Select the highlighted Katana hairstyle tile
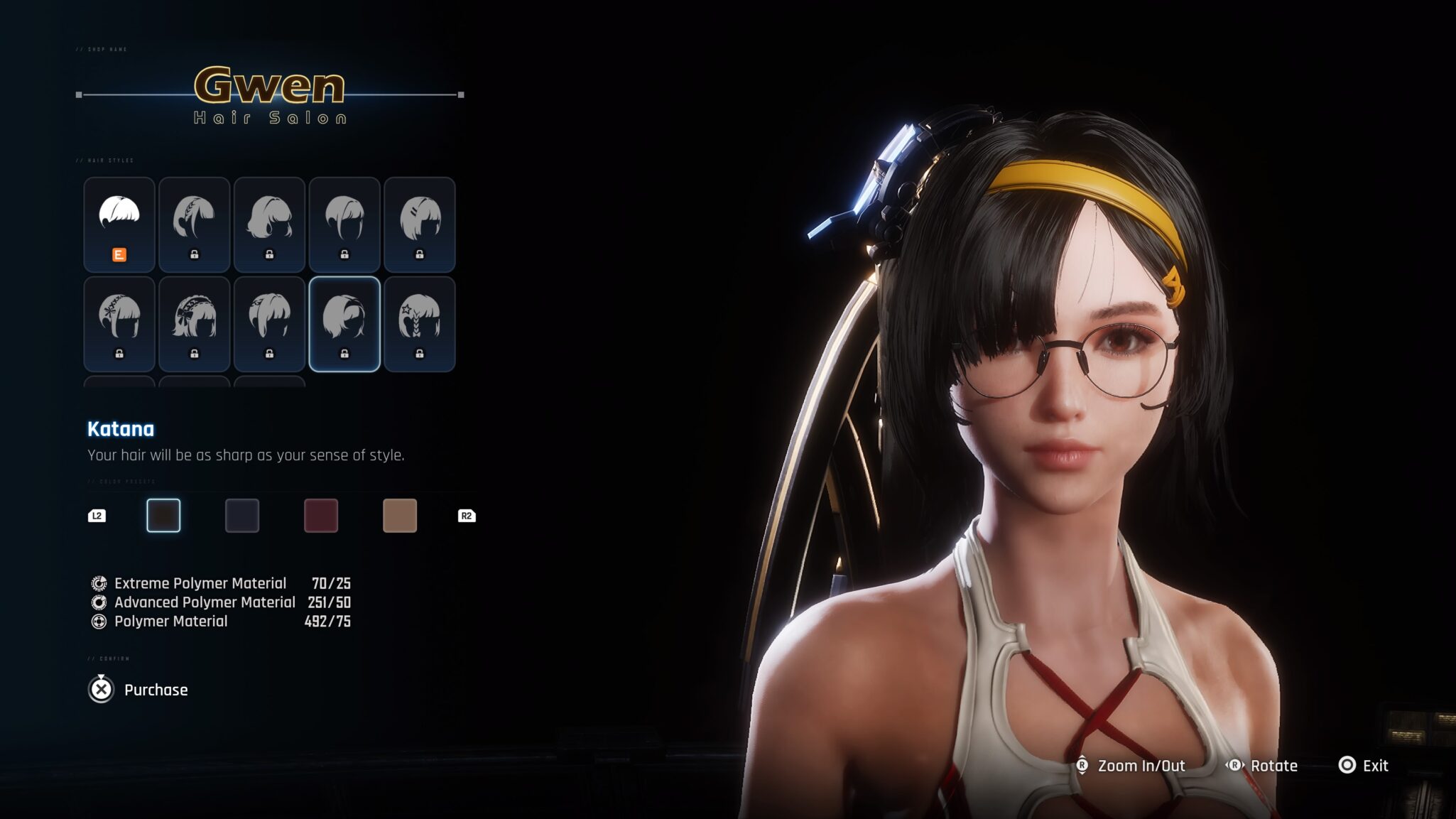 (344, 324)
